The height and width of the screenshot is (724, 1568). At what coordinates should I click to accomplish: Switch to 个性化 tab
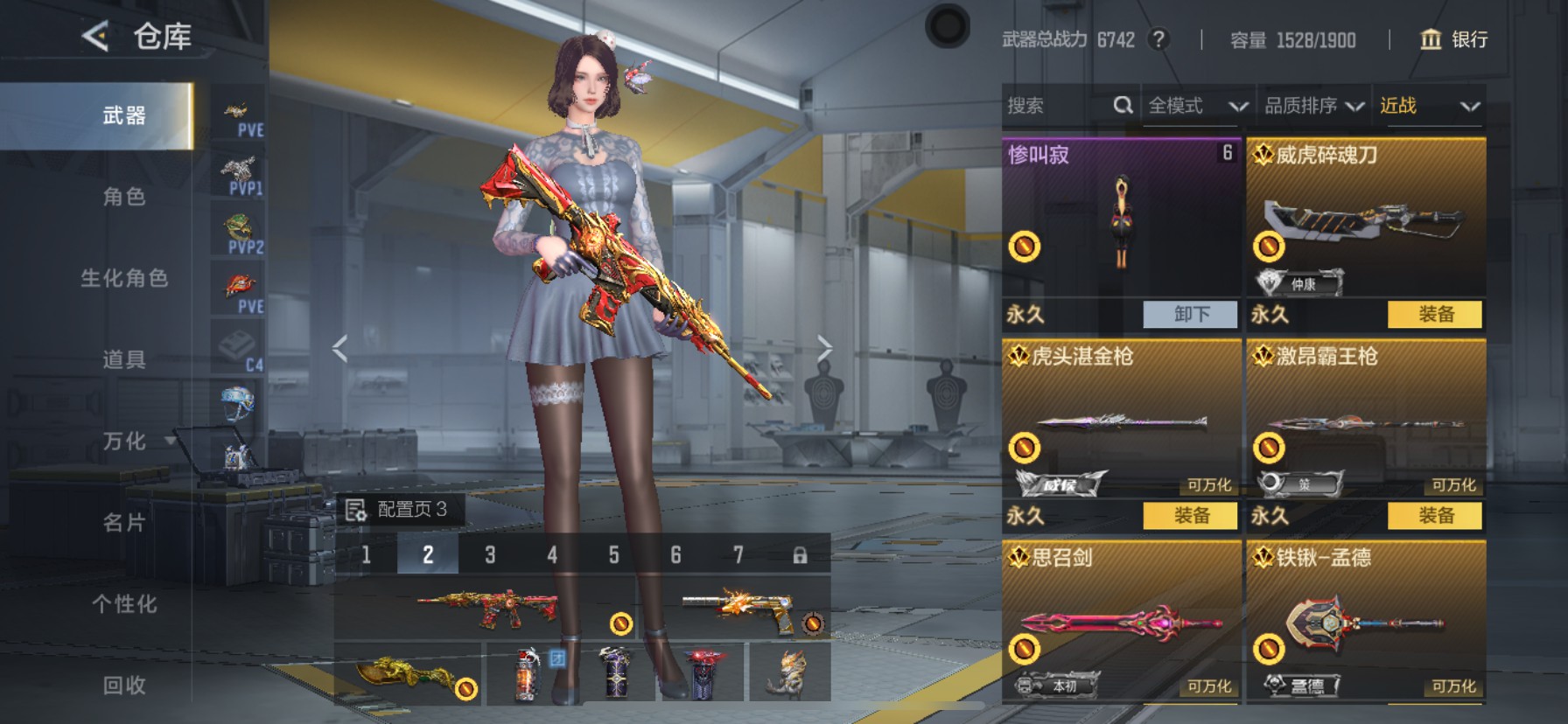123,603
